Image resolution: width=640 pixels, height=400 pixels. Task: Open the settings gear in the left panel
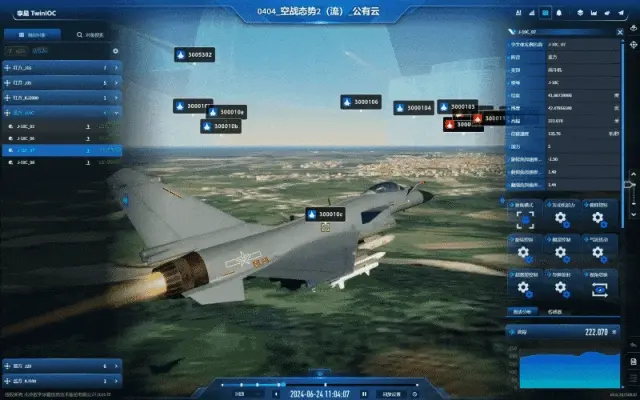(115, 50)
